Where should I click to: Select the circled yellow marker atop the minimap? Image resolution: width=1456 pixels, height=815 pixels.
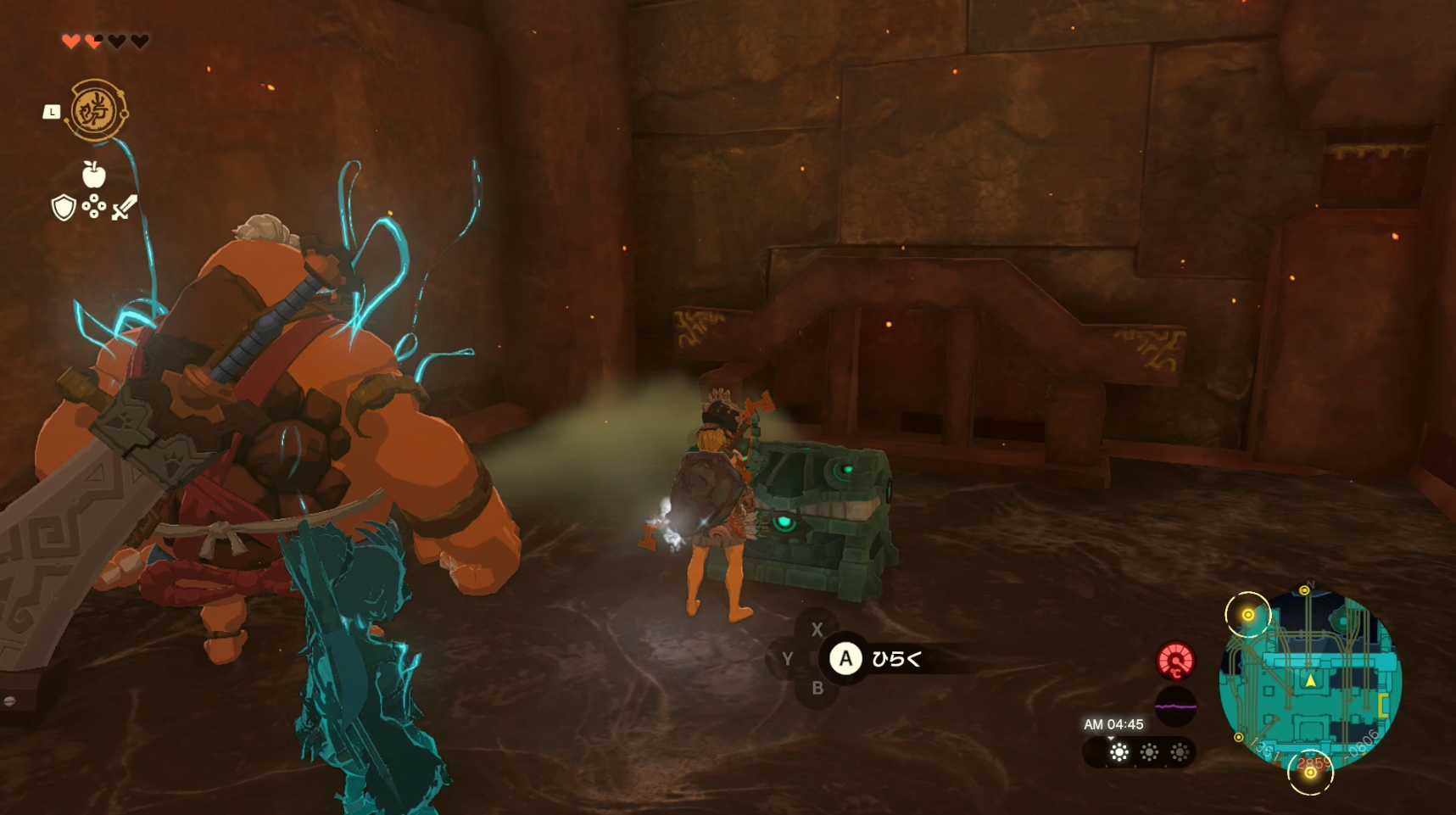point(1247,615)
